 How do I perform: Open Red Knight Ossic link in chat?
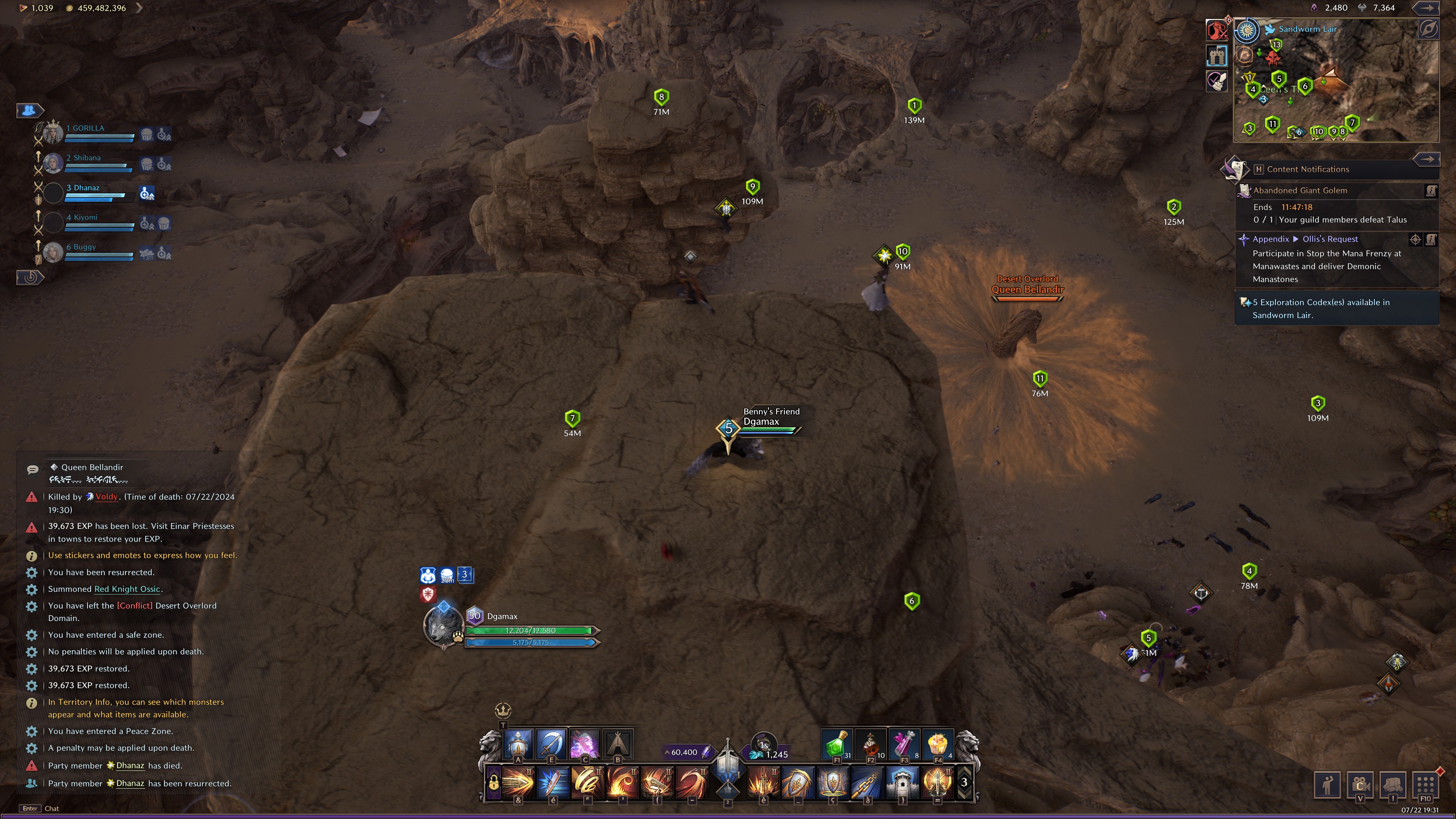pyautogui.click(x=127, y=589)
